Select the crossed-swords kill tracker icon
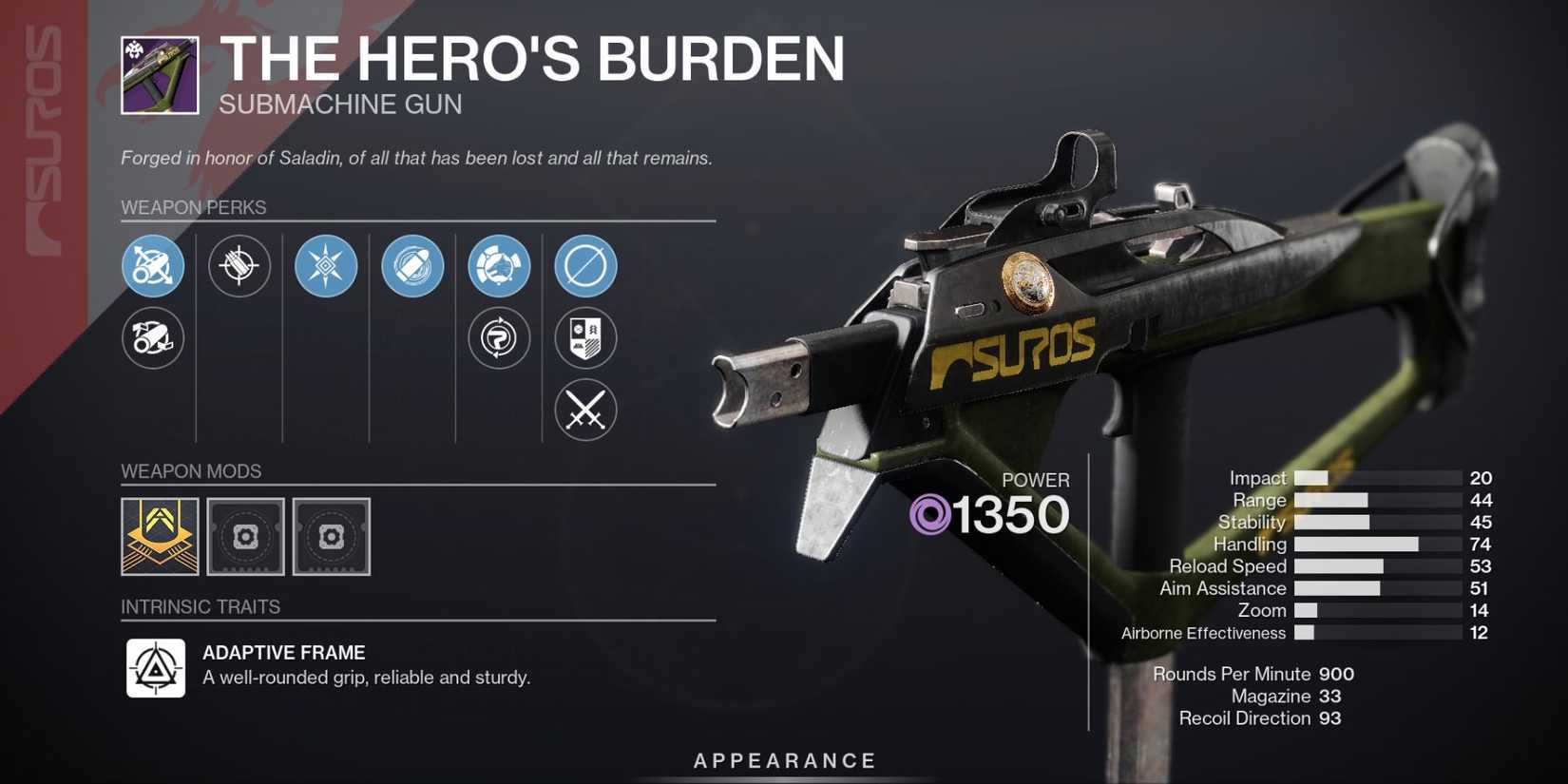The image size is (1568, 784). tap(585, 411)
